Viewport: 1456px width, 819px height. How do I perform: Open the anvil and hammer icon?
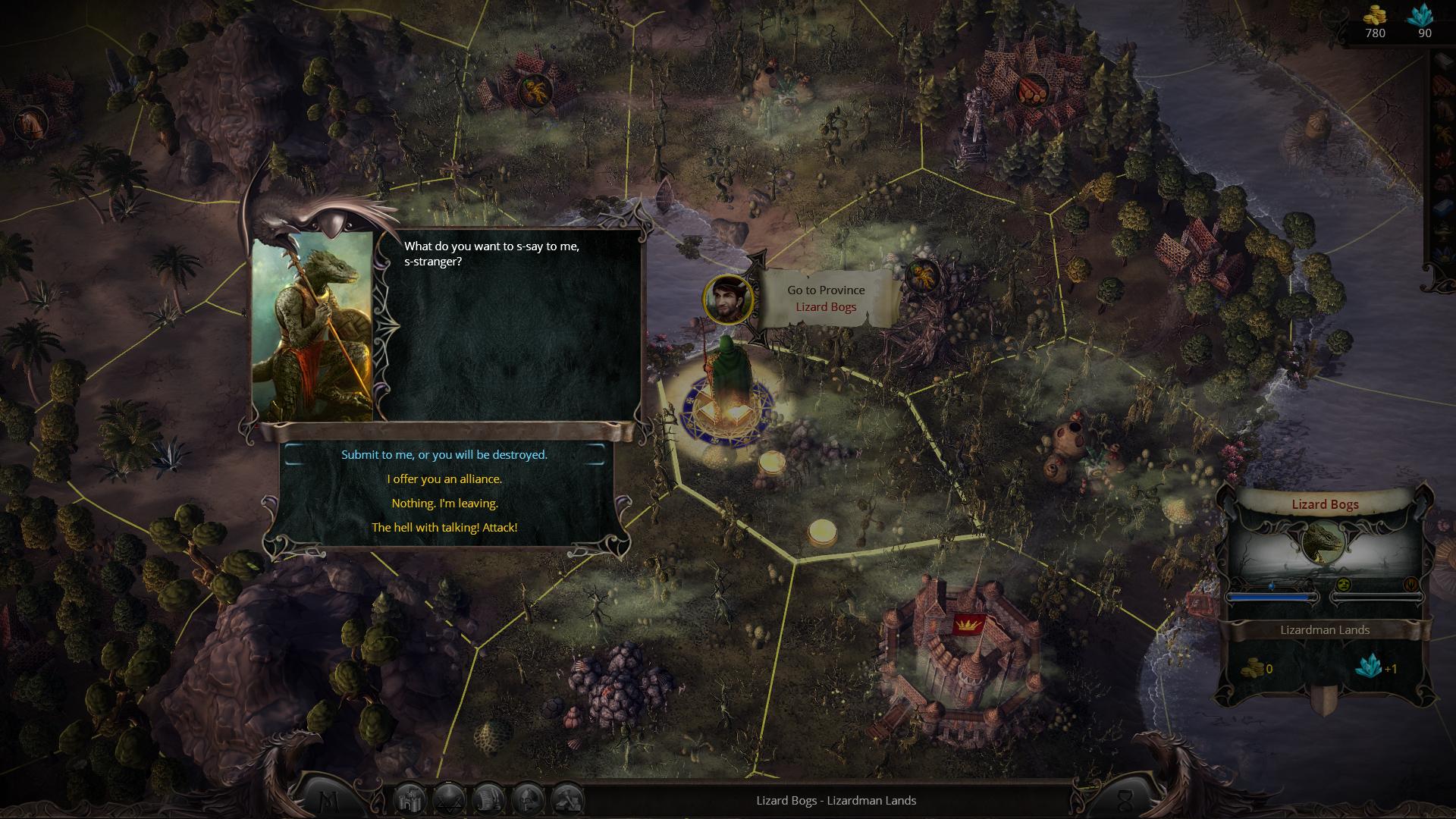[x=567, y=799]
